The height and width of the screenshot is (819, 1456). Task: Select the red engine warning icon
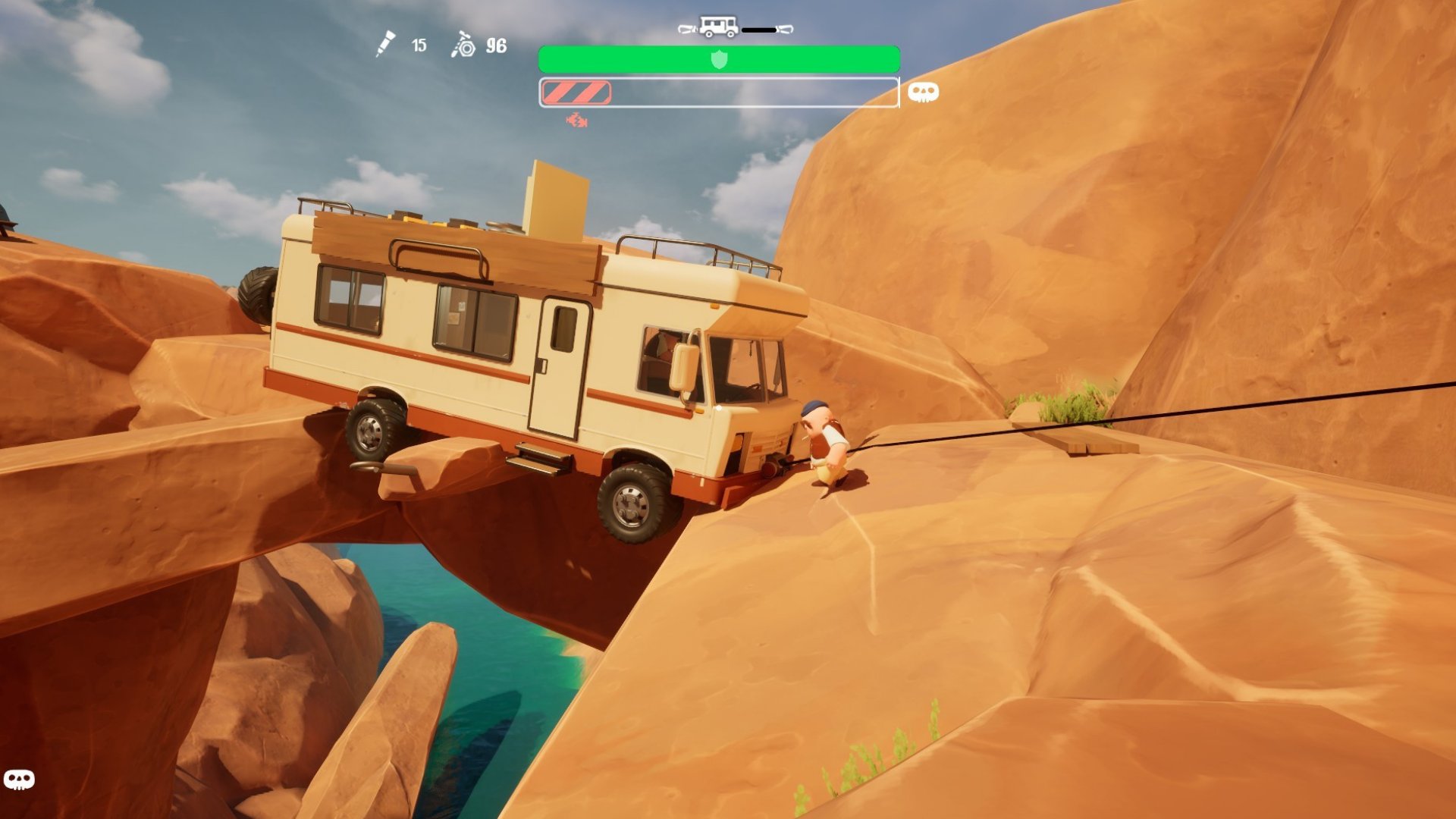pos(576,120)
